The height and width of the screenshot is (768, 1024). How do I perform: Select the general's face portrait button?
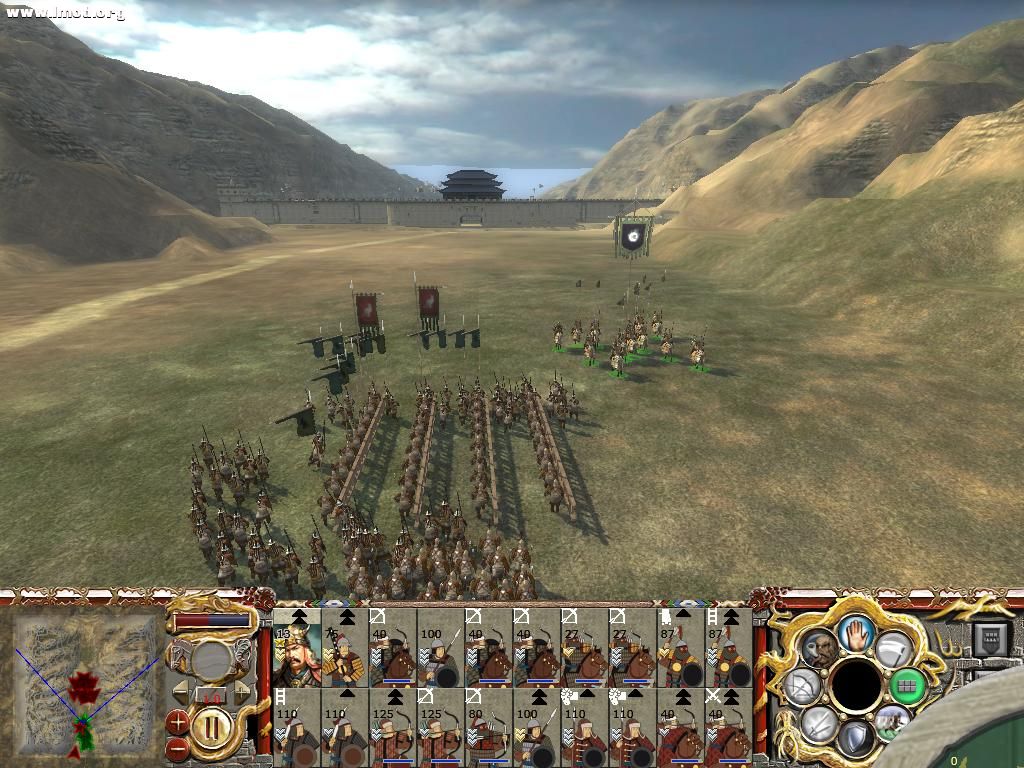click(820, 649)
